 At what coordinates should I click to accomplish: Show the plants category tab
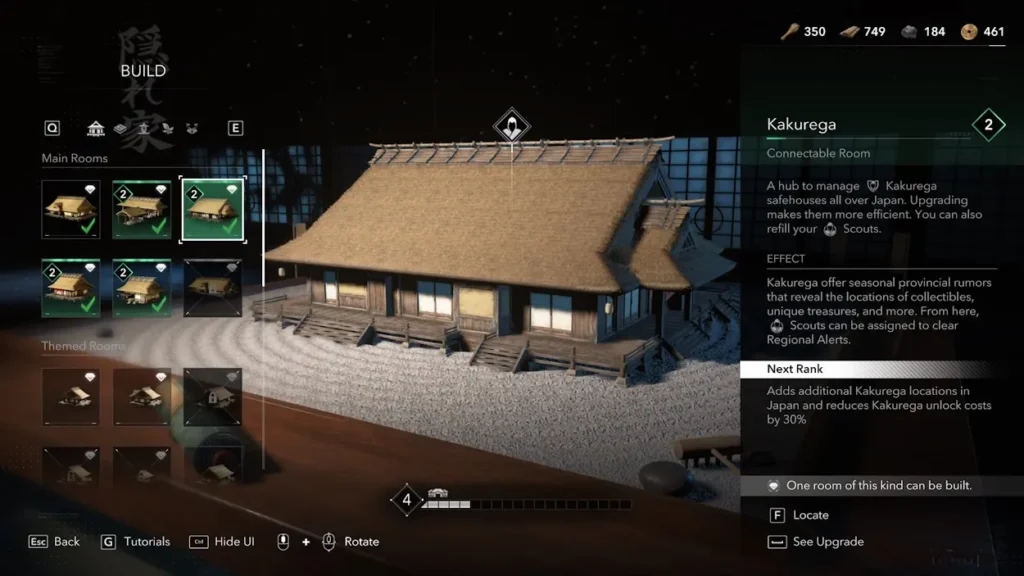pyautogui.click(x=168, y=128)
